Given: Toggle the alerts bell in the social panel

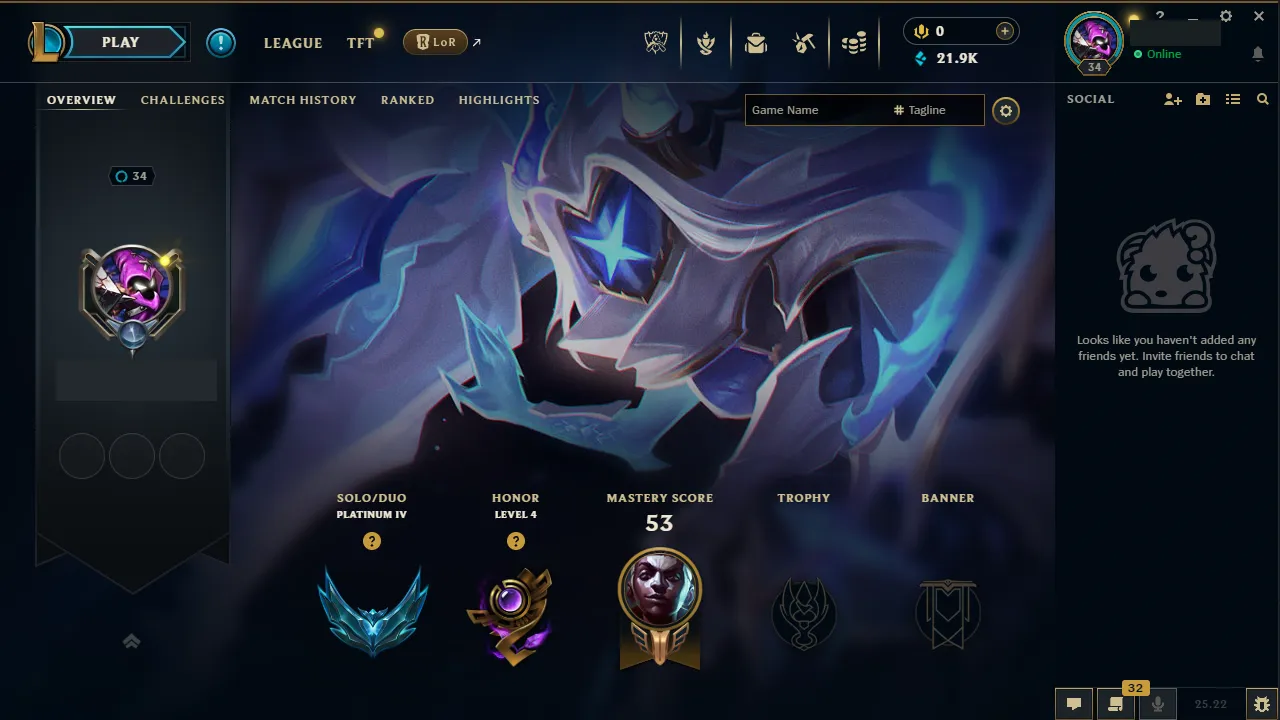Looking at the screenshot, I should point(1258,54).
